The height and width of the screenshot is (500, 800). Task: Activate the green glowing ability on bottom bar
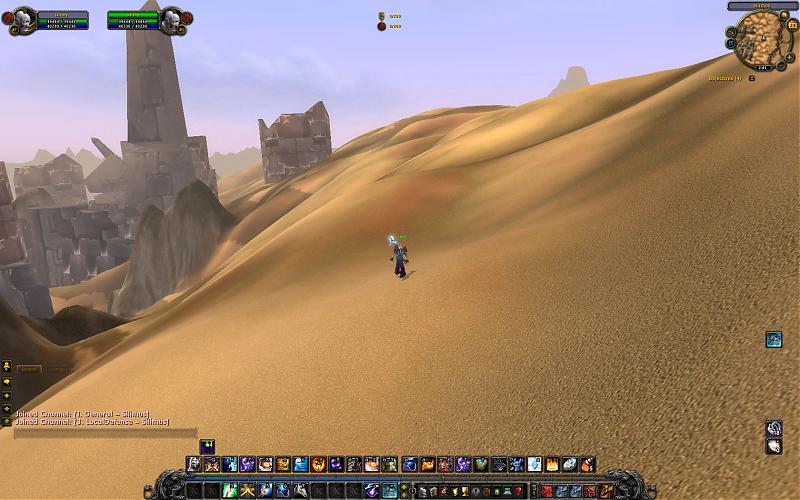228,491
